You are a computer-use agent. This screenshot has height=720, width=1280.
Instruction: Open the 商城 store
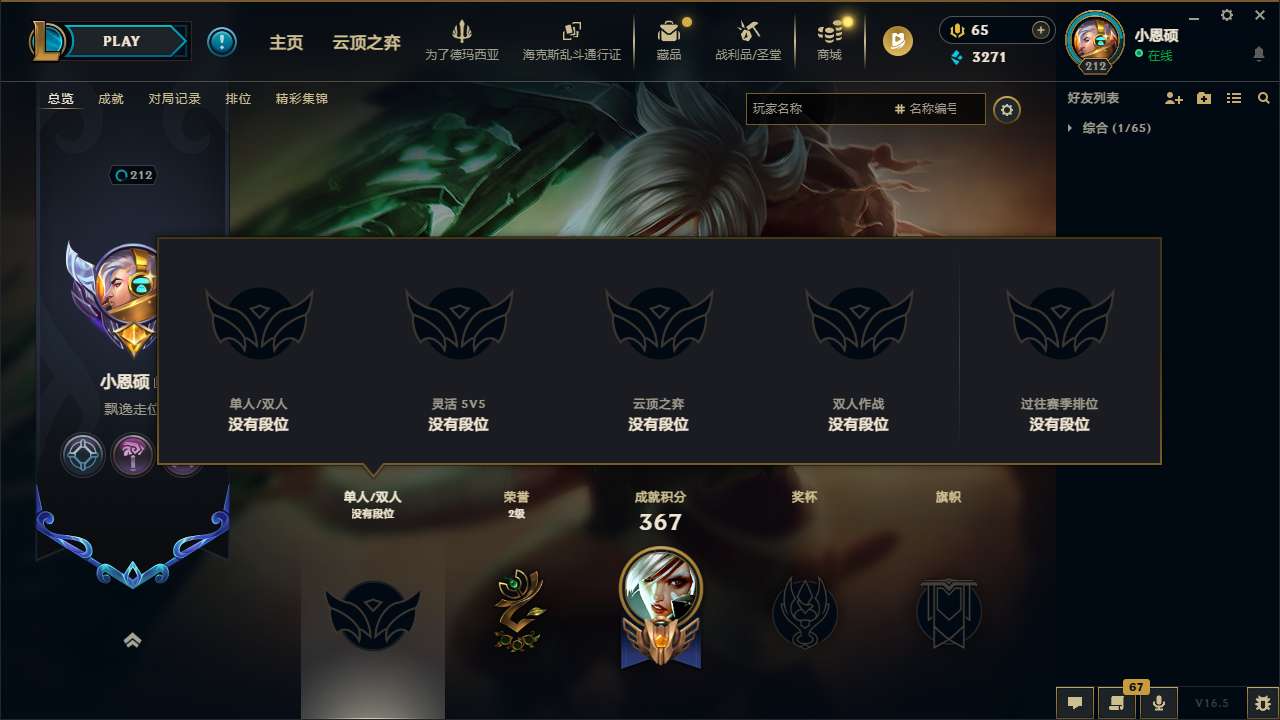829,40
